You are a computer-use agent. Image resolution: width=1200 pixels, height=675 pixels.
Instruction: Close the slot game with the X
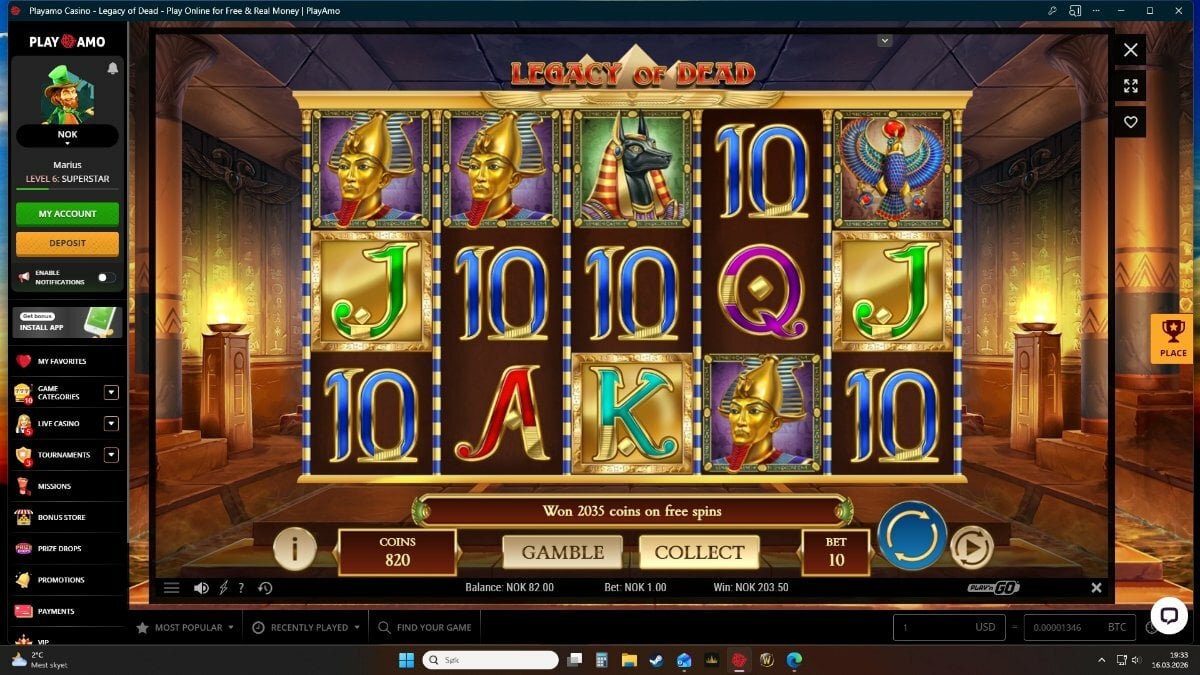[1130, 50]
